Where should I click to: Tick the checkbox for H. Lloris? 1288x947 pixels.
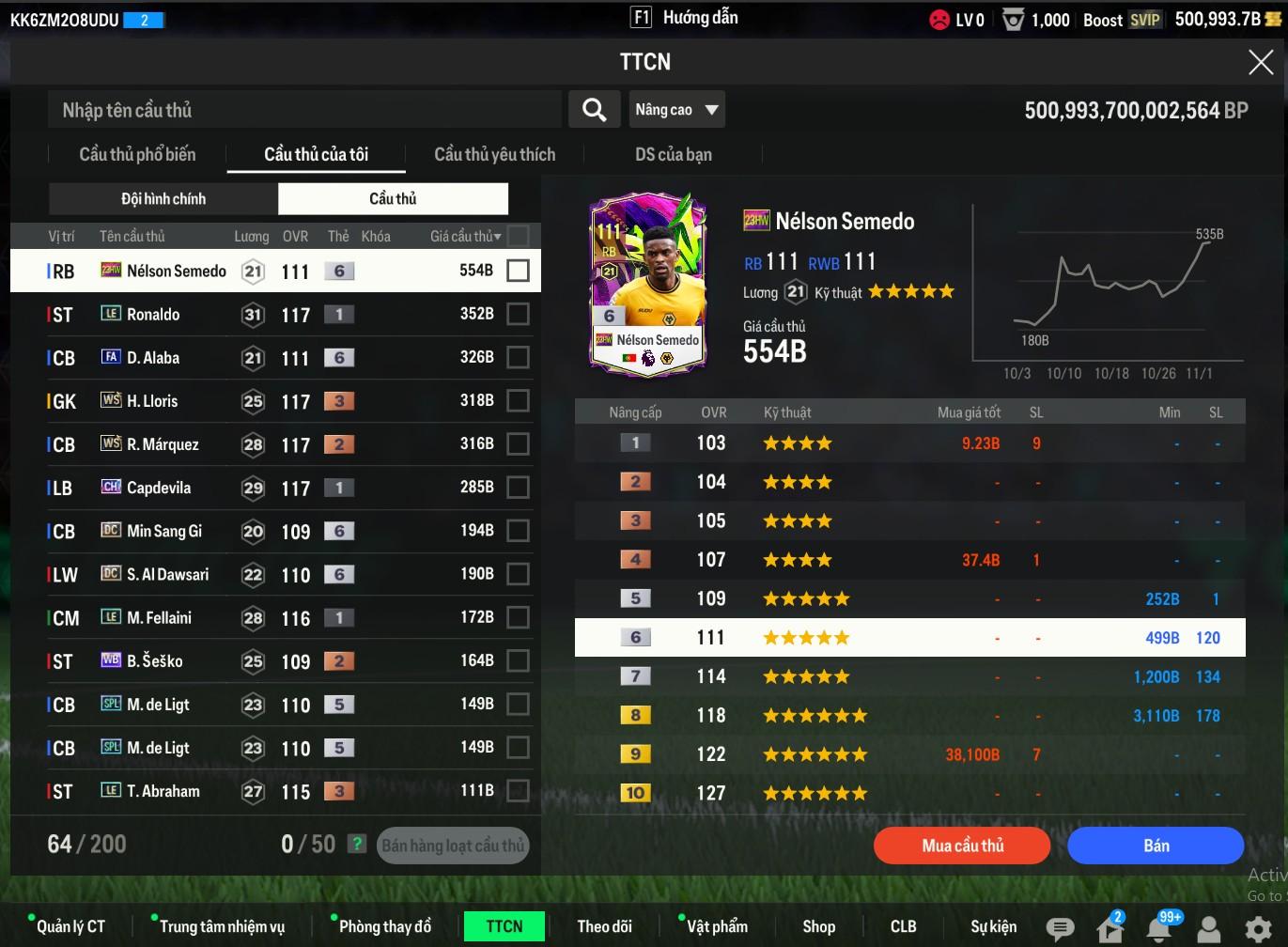click(518, 401)
